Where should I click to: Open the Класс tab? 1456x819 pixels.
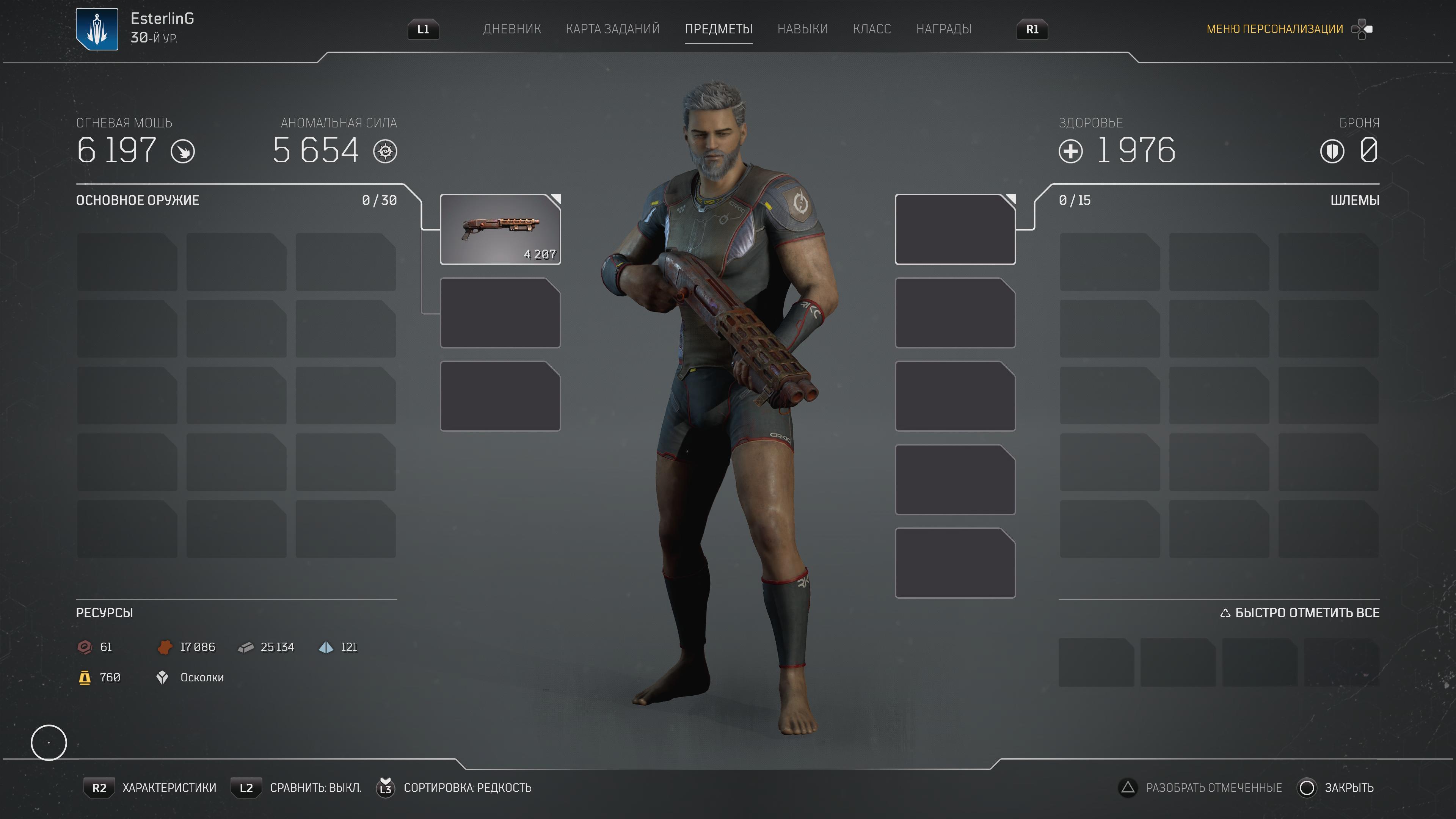[x=872, y=29]
